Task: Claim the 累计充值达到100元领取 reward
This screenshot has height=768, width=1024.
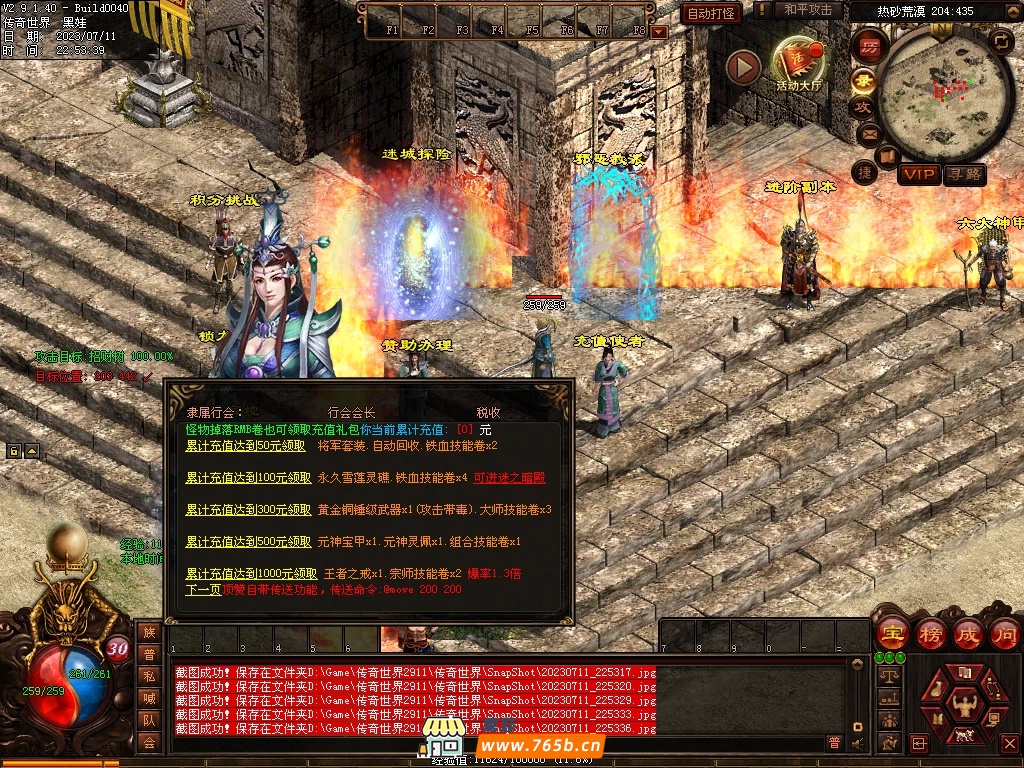Action: click(248, 478)
